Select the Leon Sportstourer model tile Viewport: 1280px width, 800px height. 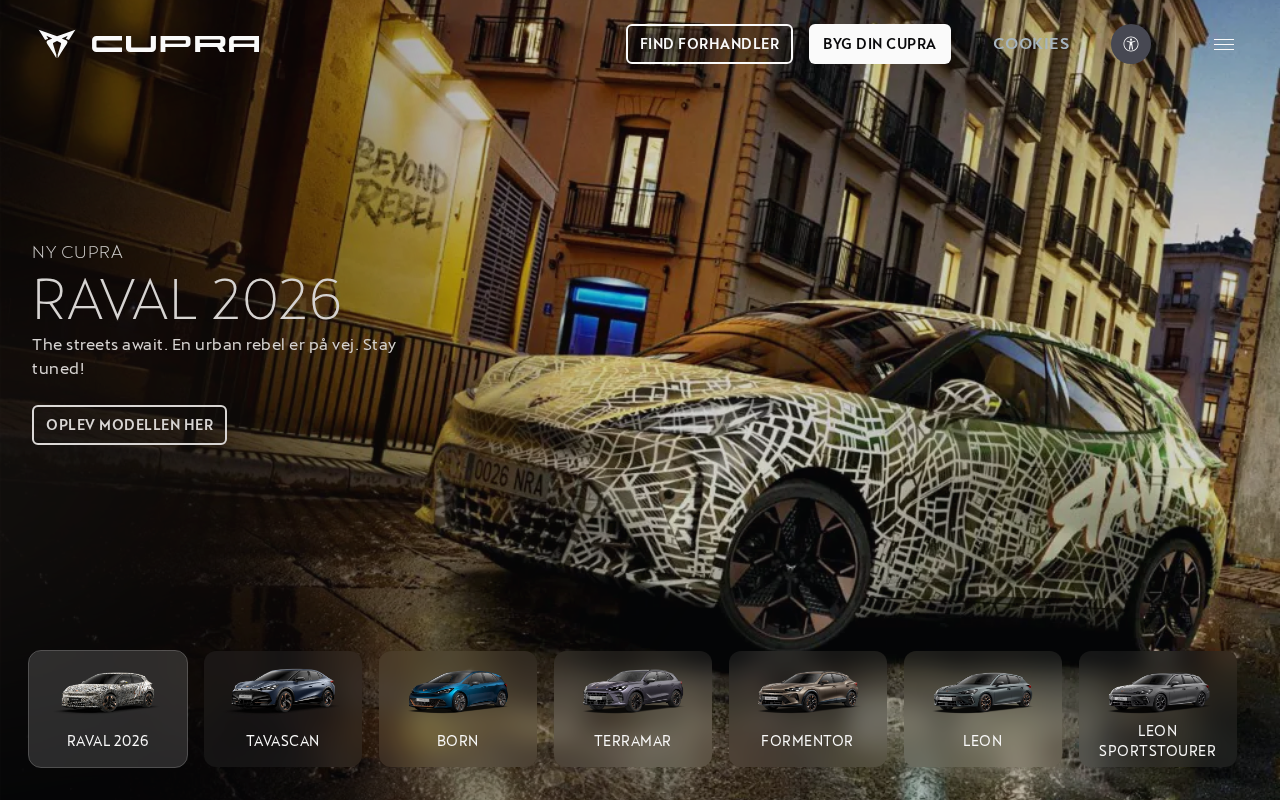point(1157,709)
